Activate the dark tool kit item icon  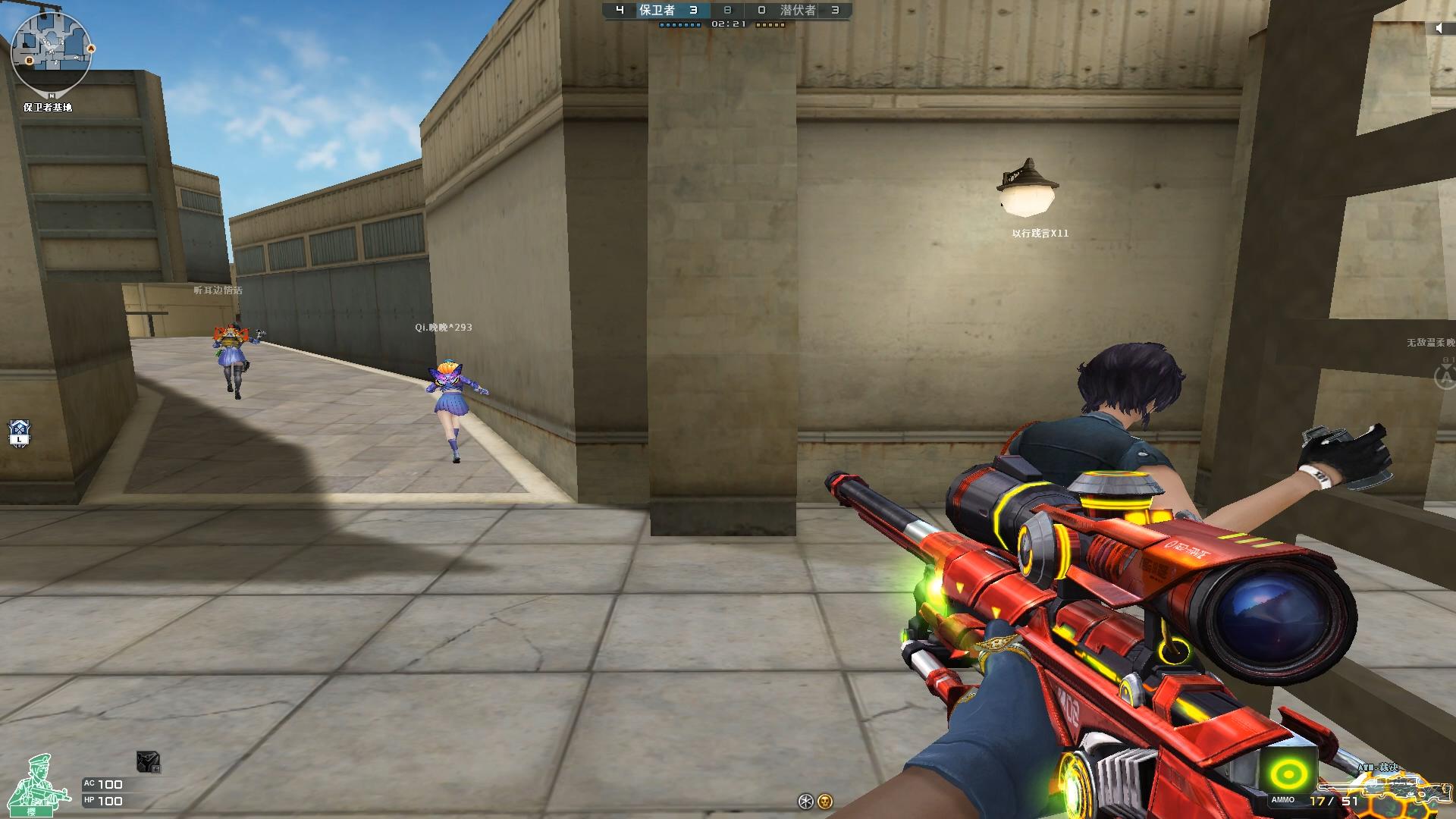tap(148, 761)
